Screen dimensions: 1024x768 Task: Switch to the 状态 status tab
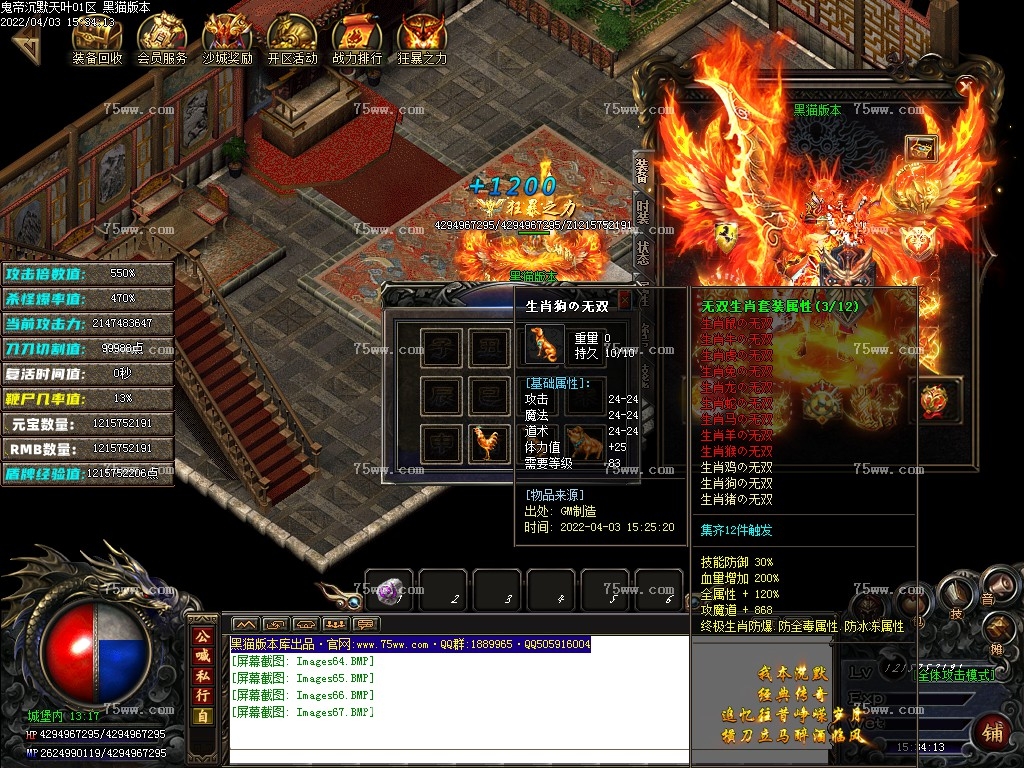[x=642, y=251]
